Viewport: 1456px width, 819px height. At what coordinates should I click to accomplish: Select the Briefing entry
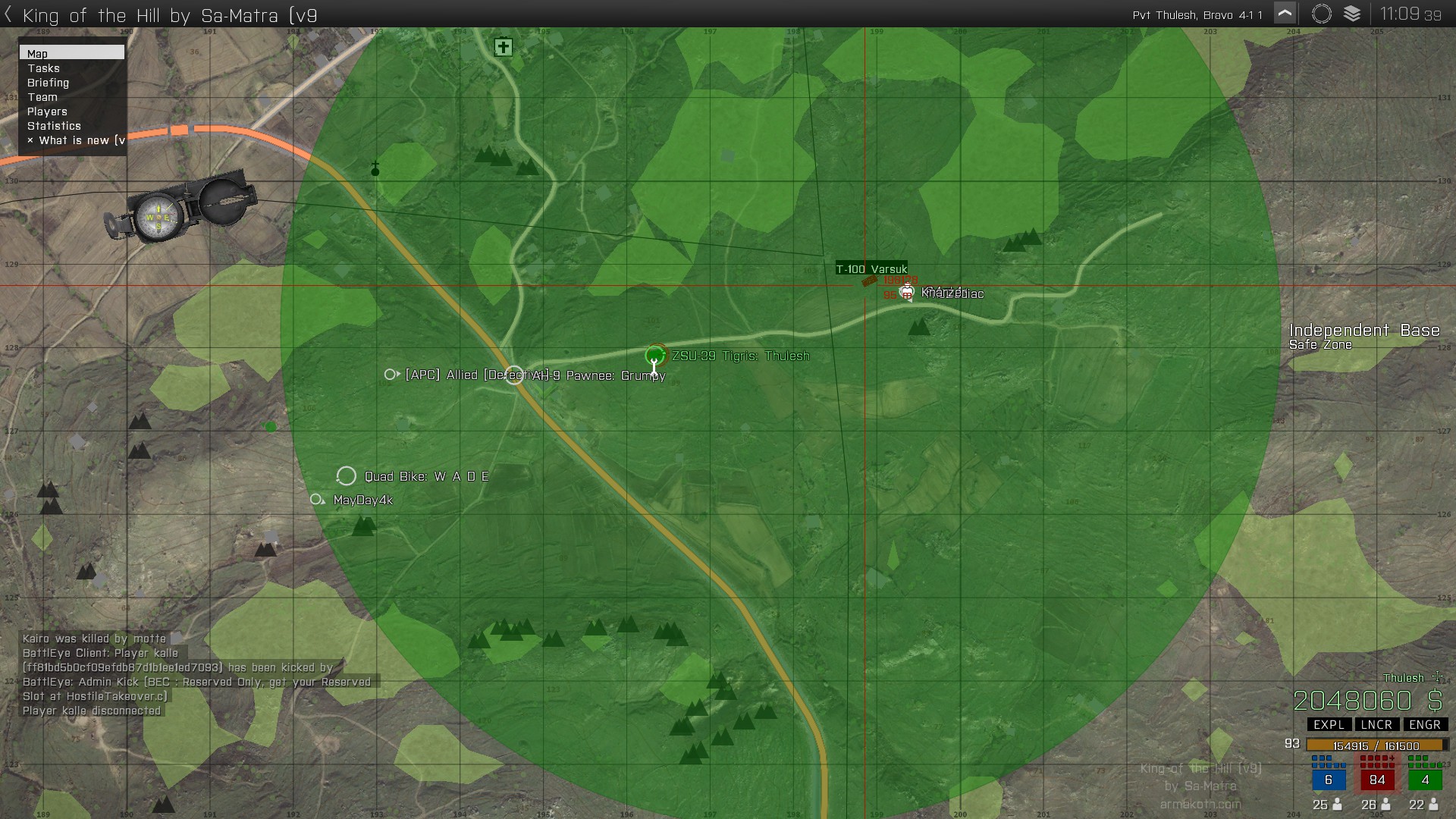[x=48, y=83]
